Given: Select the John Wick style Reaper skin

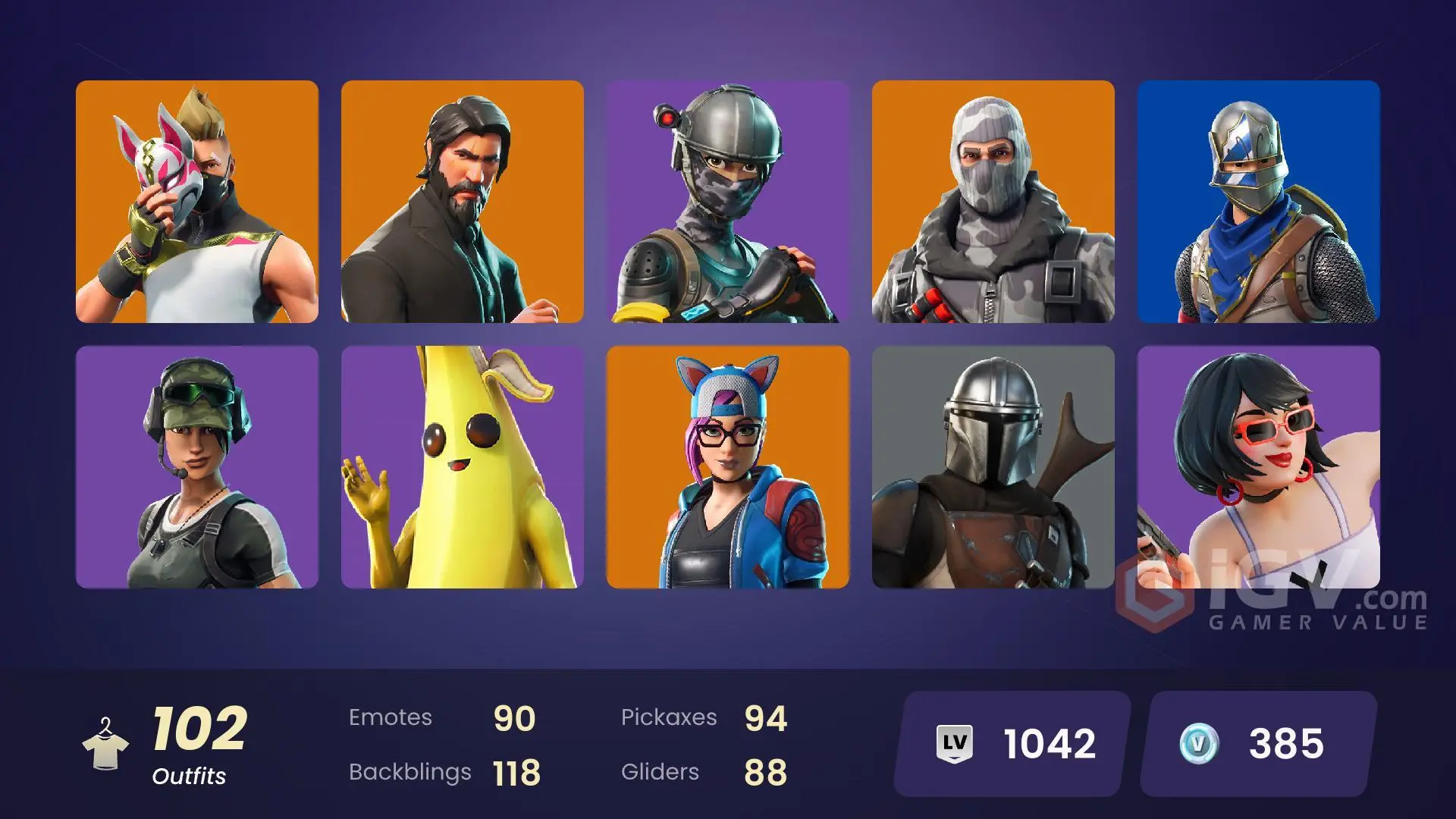Looking at the screenshot, I should point(463,205).
